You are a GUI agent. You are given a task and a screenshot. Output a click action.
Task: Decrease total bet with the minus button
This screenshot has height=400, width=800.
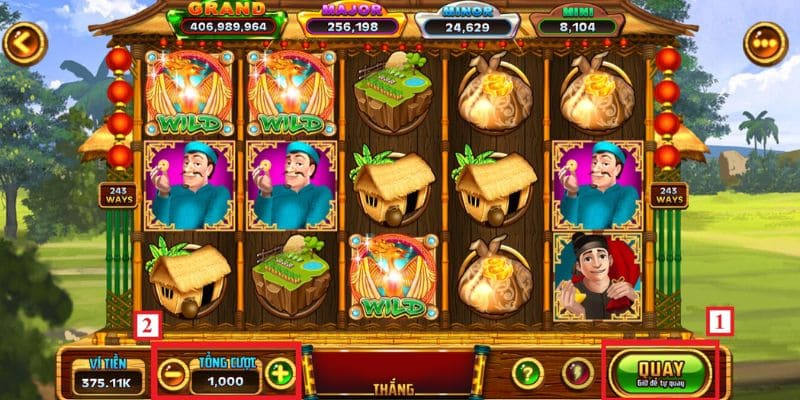173,374
